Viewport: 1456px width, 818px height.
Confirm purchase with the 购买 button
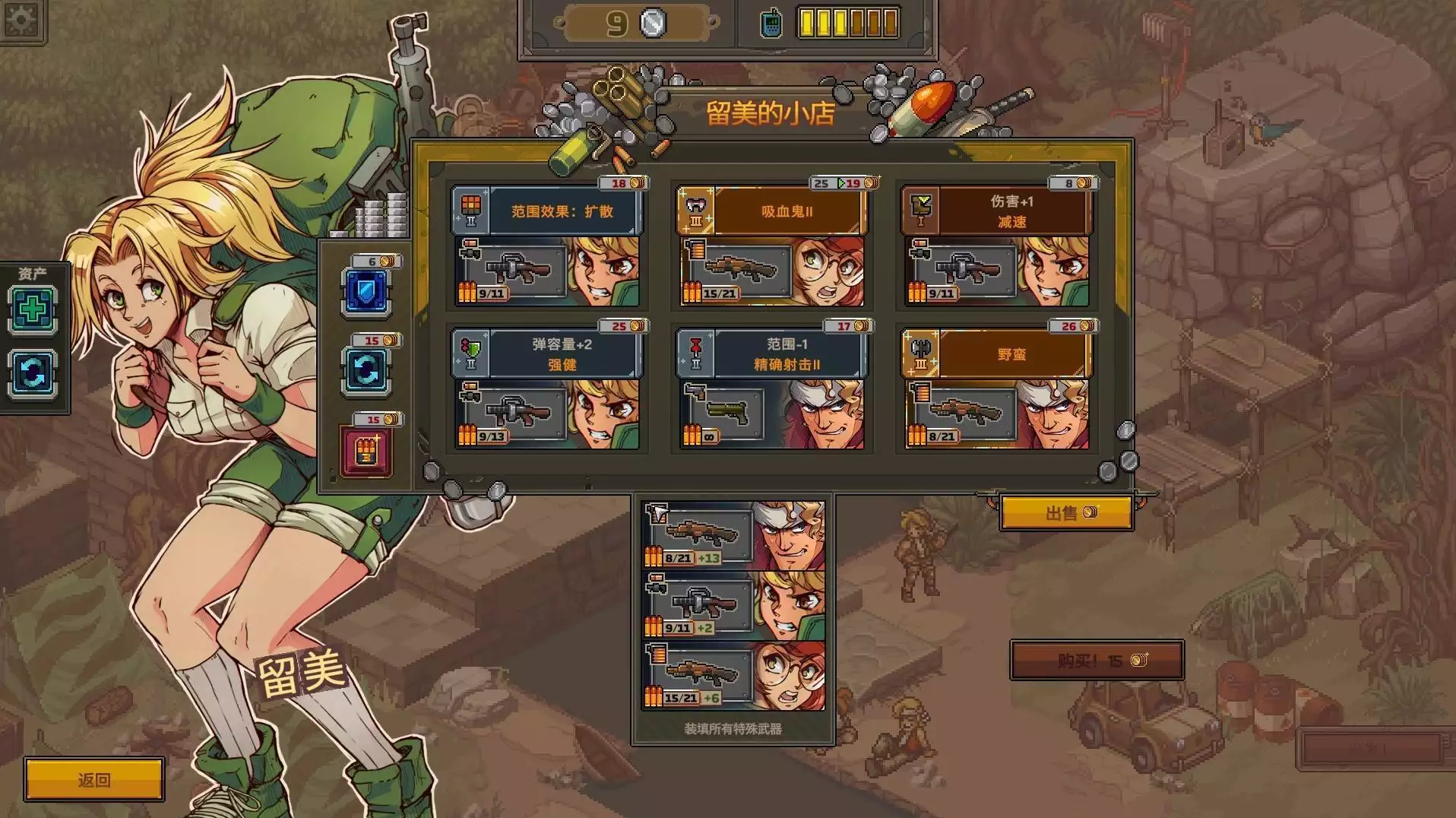point(1097,661)
